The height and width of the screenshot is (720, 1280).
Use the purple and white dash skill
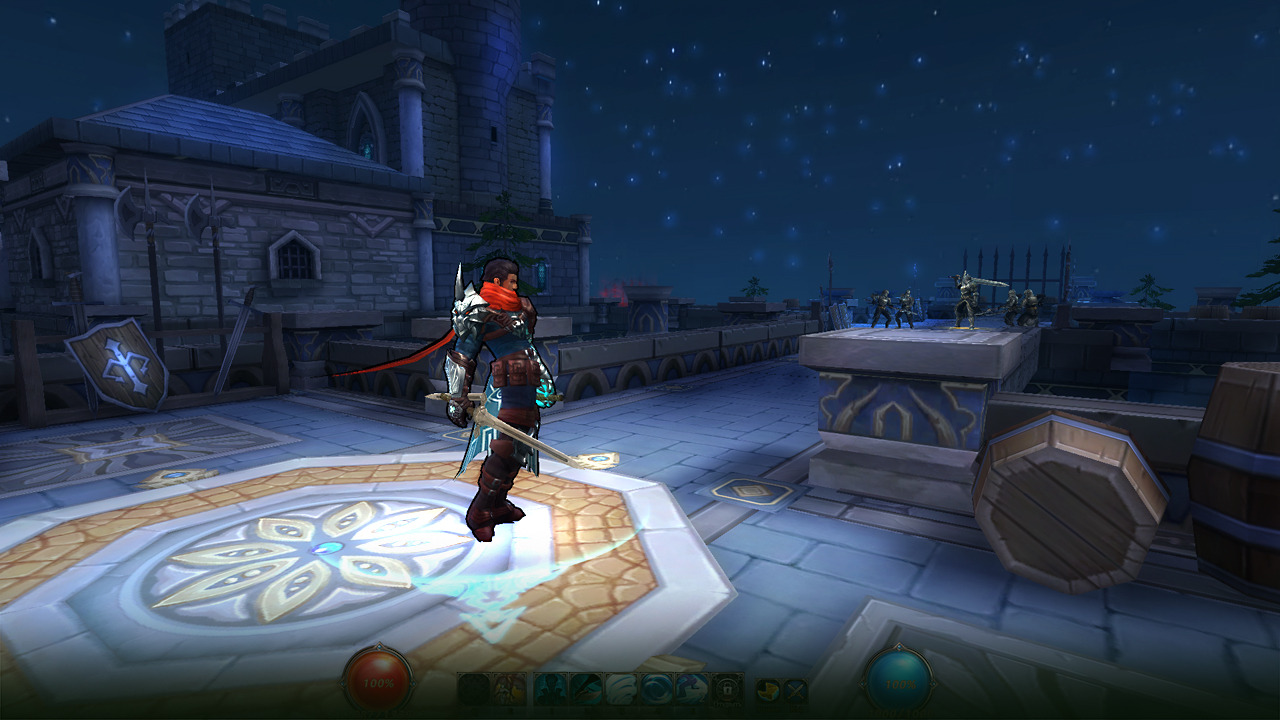tap(692, 689)
